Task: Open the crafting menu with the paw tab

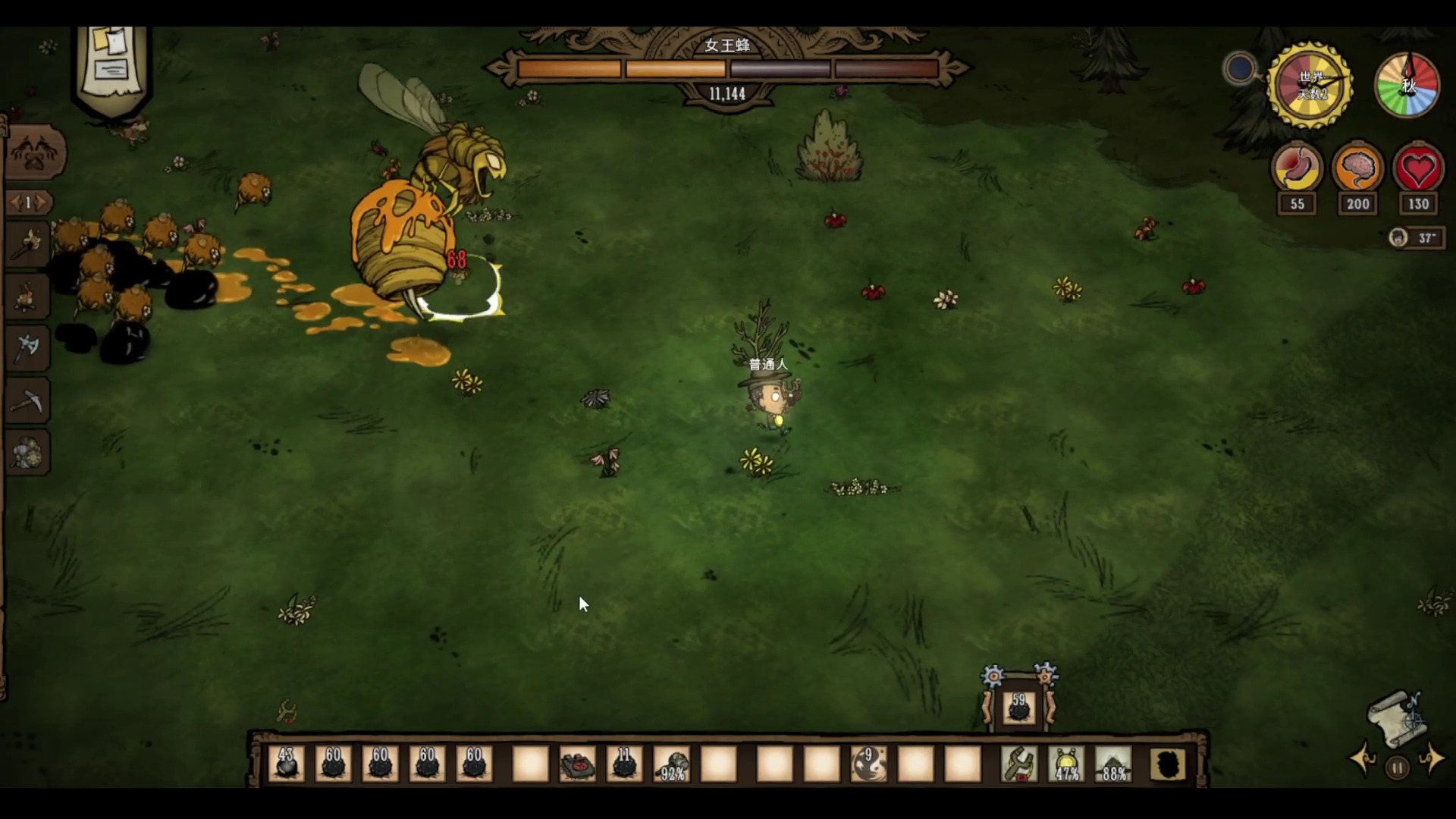Action: click(x=34, y=152)
